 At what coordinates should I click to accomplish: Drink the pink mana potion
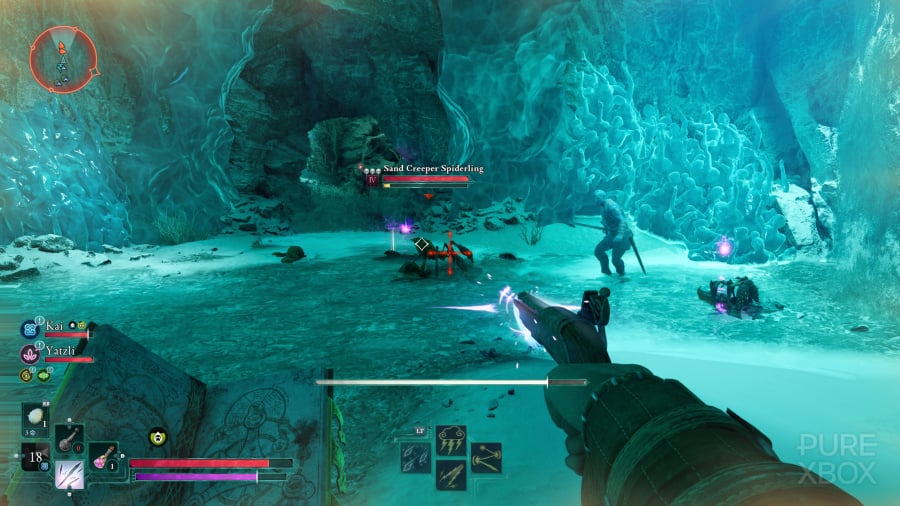(x=103, y=457)
